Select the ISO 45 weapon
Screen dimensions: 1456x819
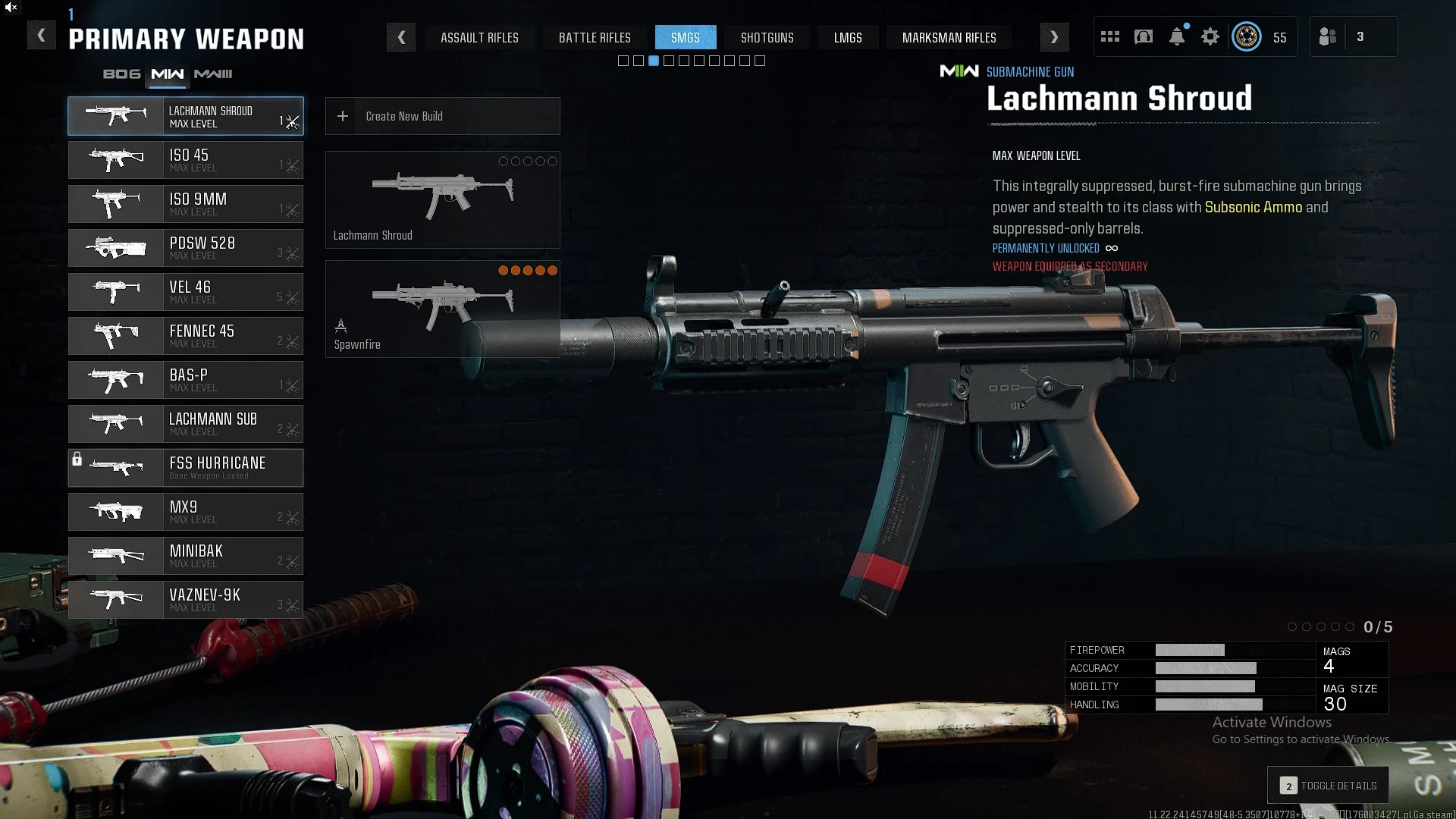186,160
